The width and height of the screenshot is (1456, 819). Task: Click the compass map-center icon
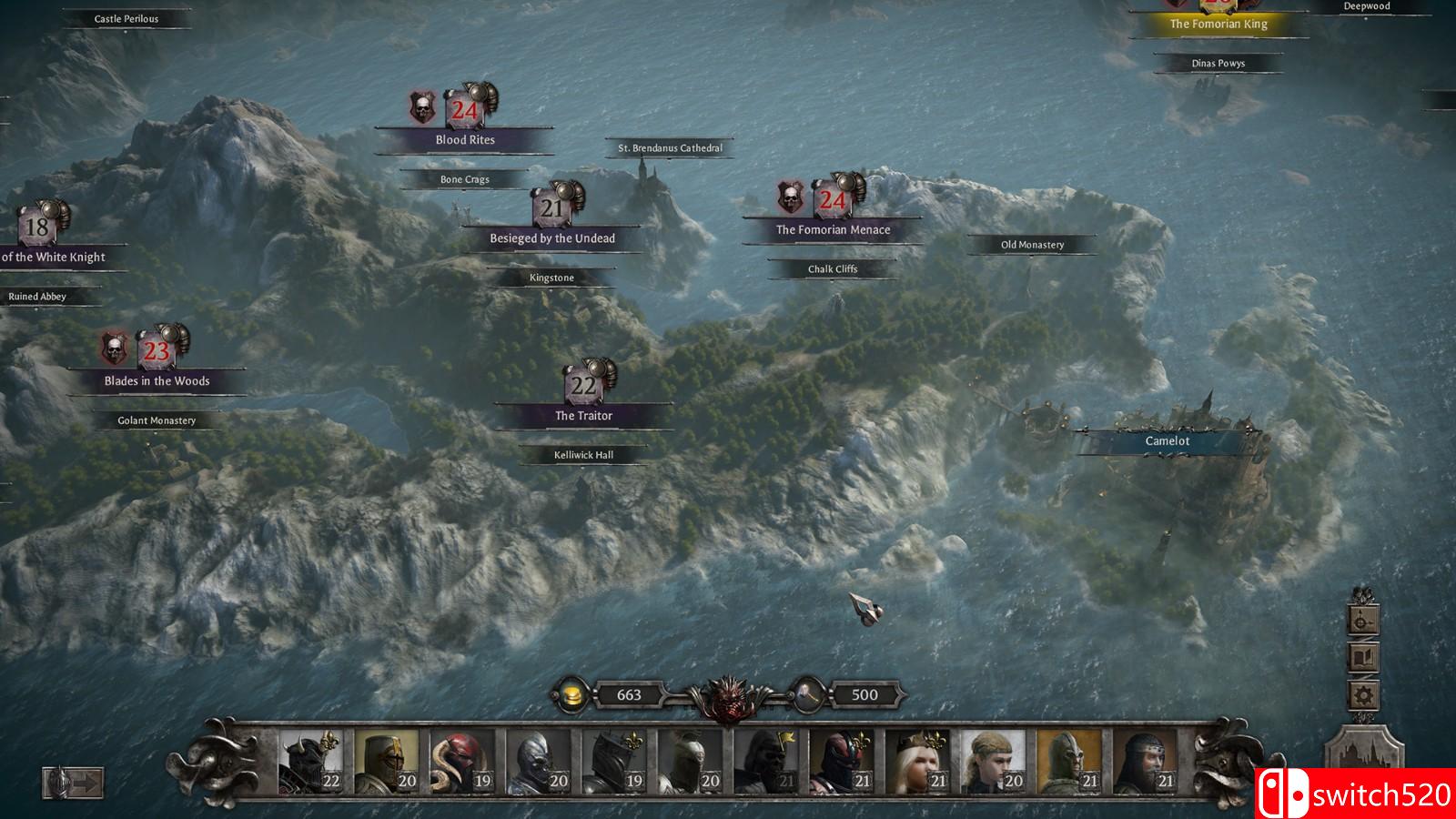click(1362, 622)
